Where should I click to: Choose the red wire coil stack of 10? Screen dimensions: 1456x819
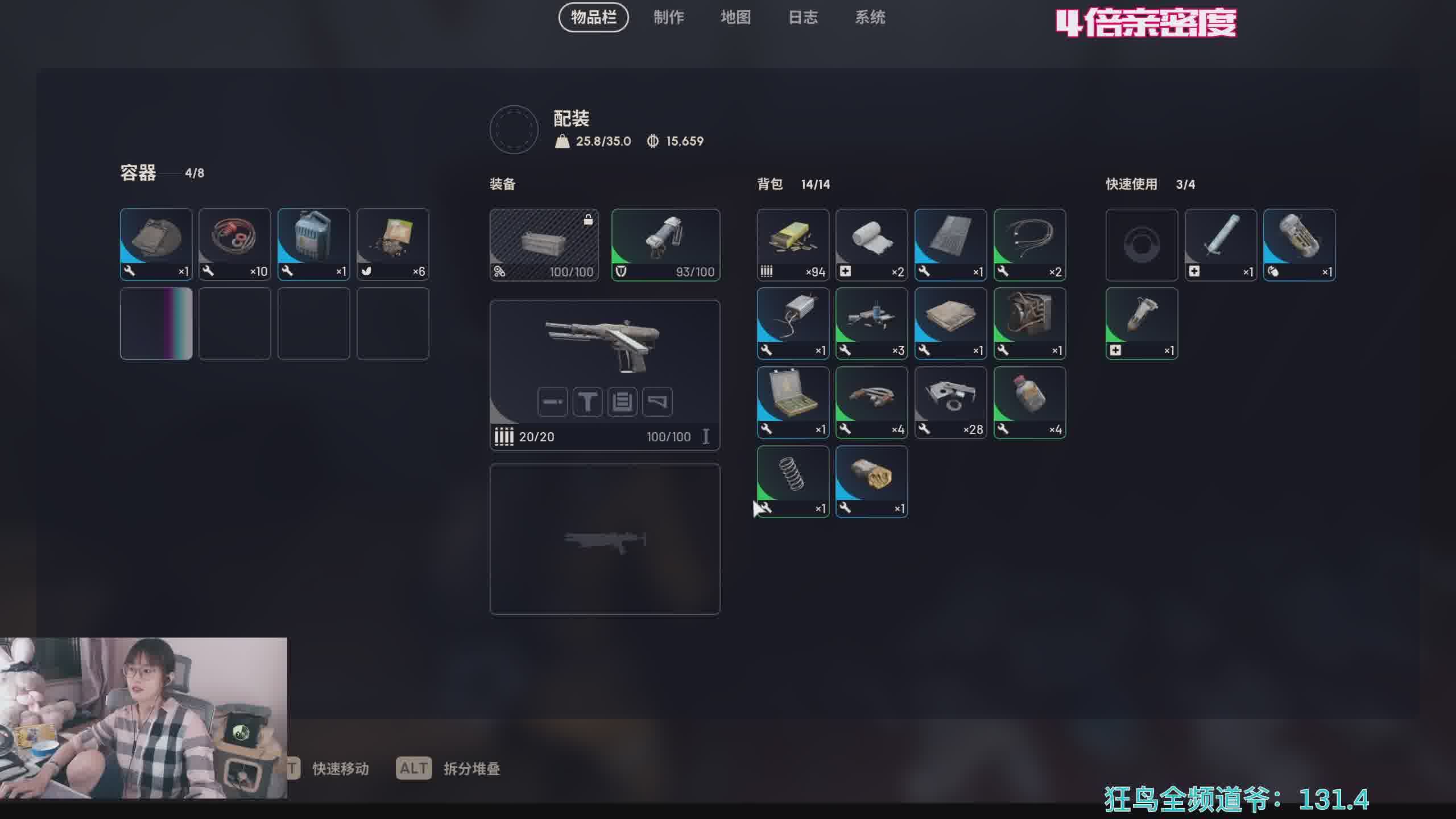(234, 245)
